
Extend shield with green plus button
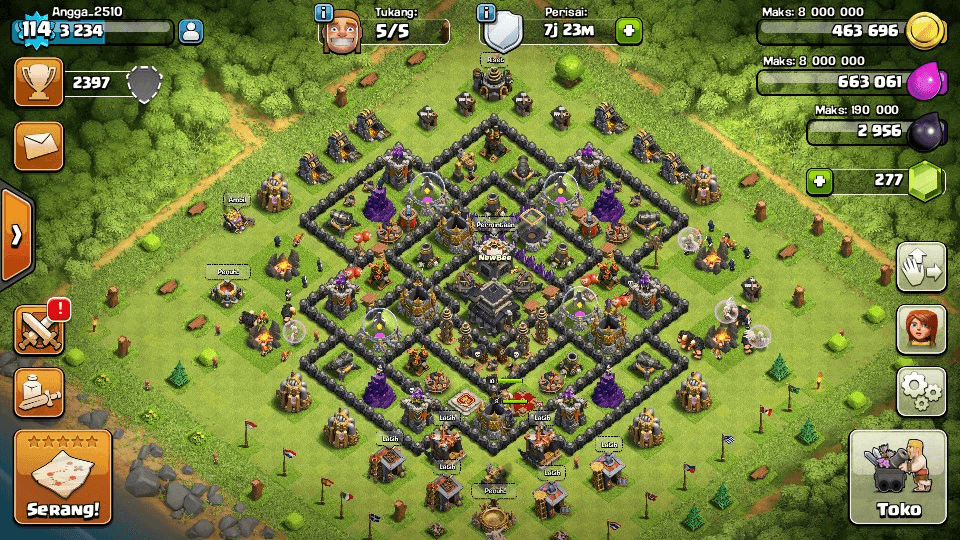[x=628, y=31]
